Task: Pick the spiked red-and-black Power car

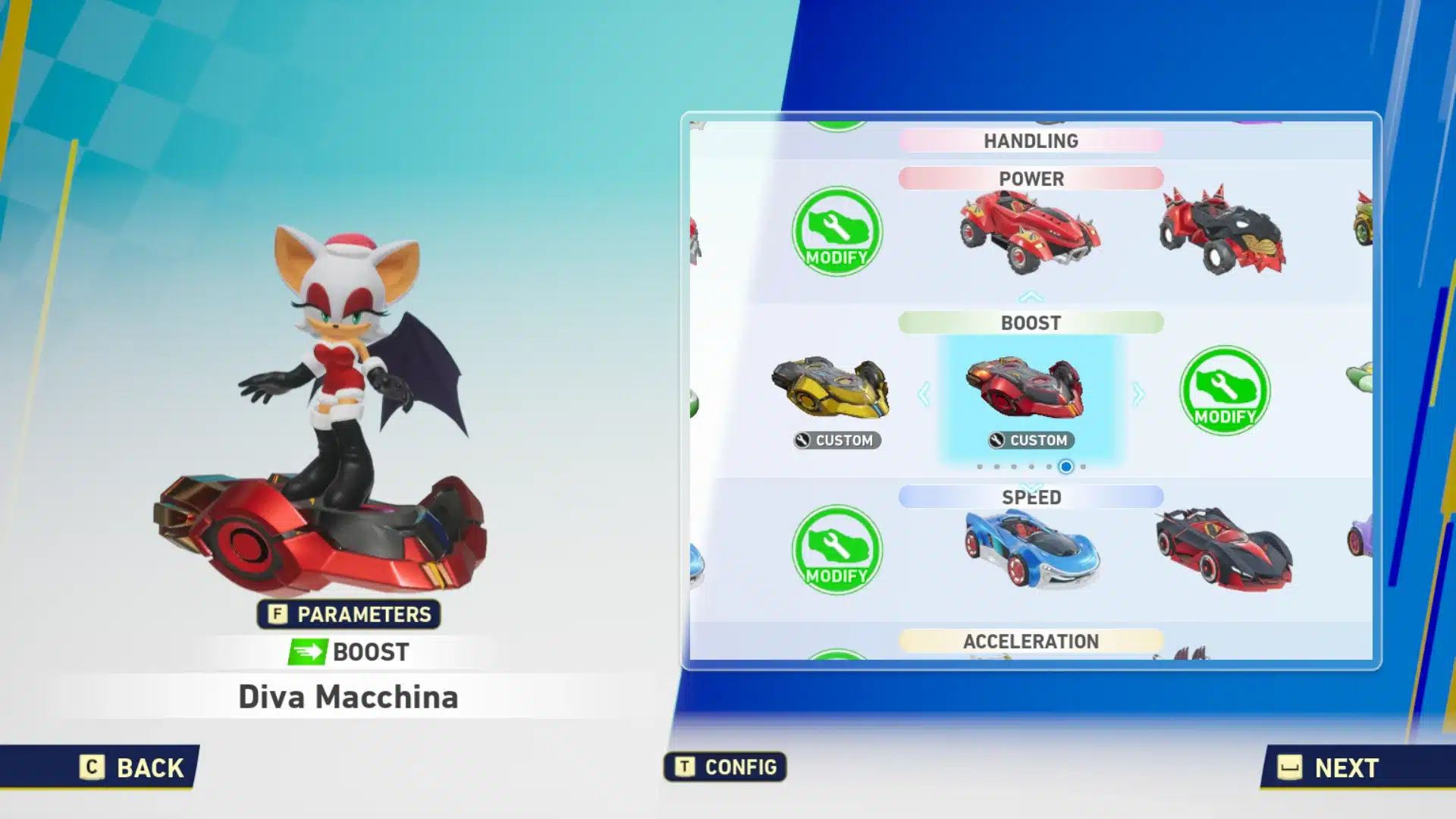Action: click(x=1221, y=230)
